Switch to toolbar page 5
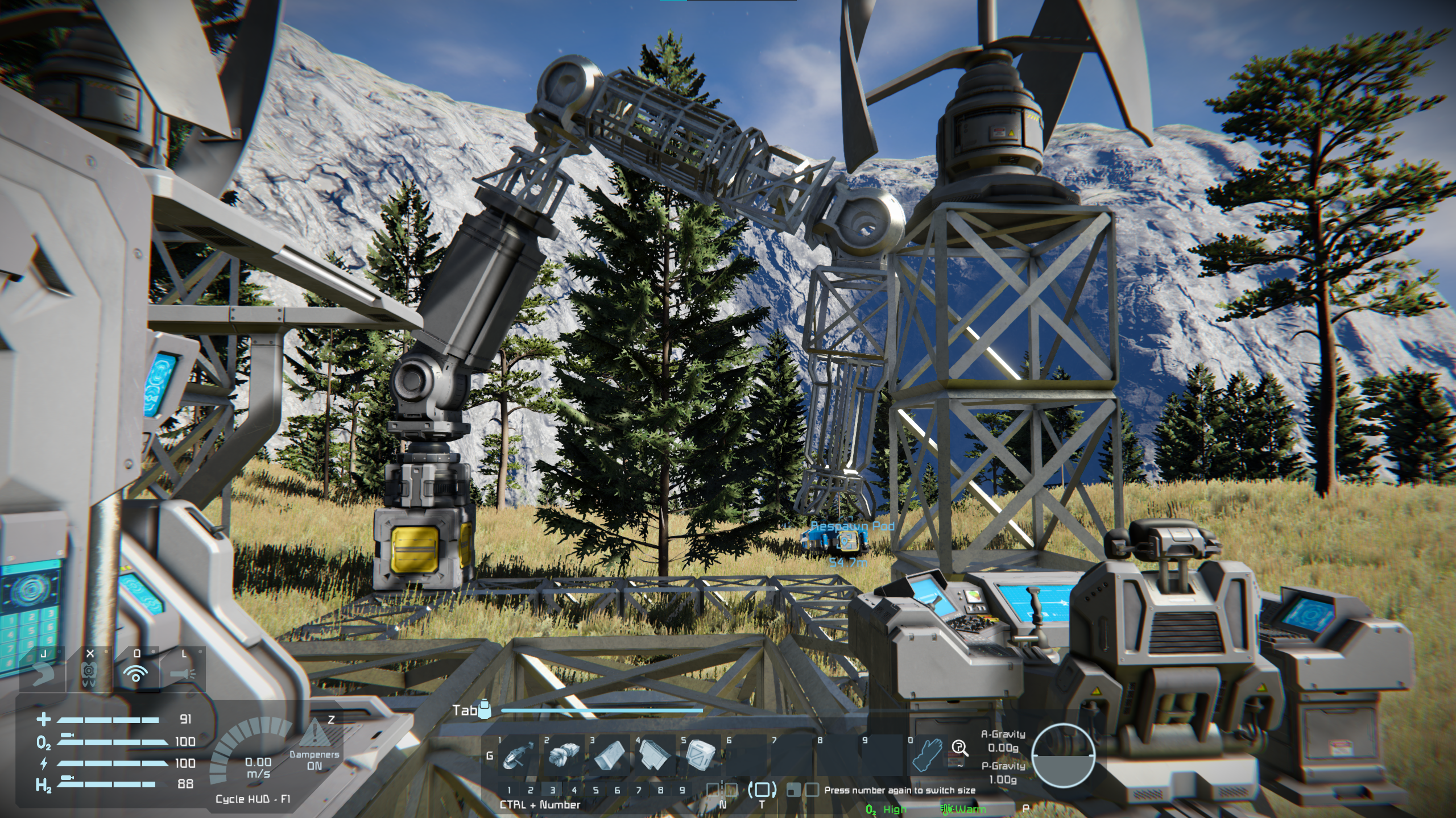The image size is (1456, 818). tap(595, 790)
